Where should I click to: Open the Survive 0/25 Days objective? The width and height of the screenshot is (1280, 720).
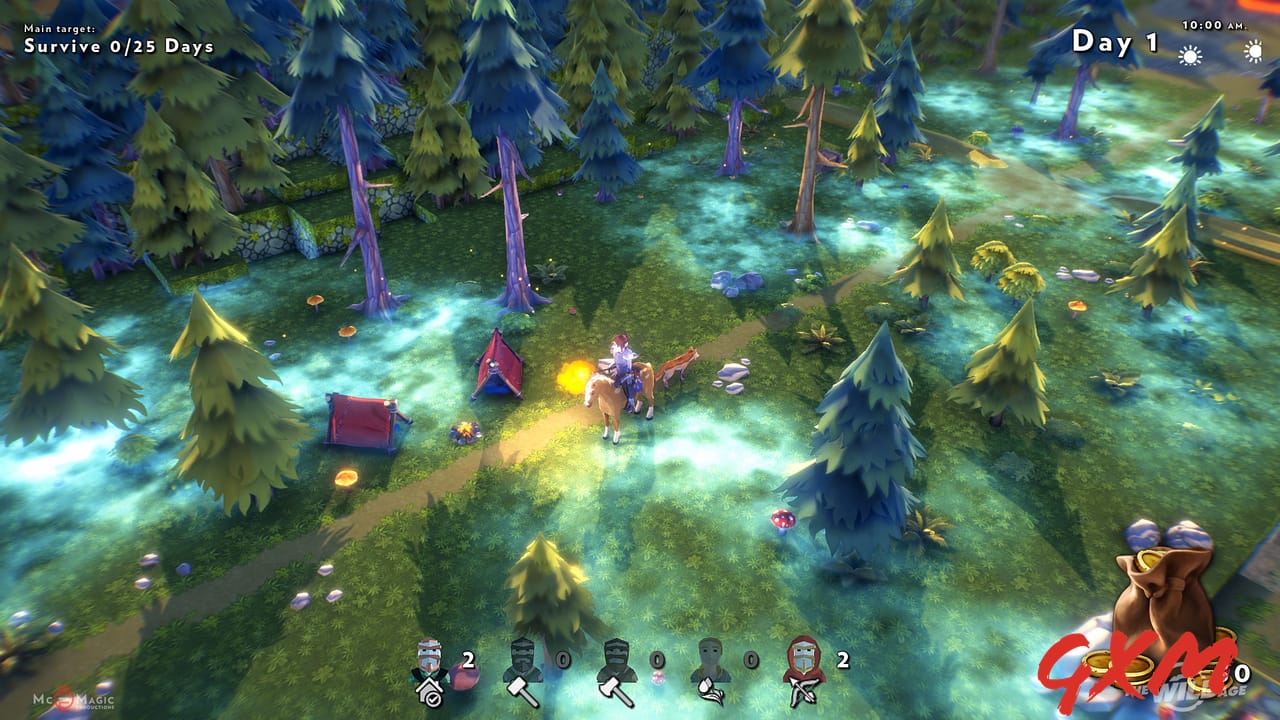(x=116, y=45)
